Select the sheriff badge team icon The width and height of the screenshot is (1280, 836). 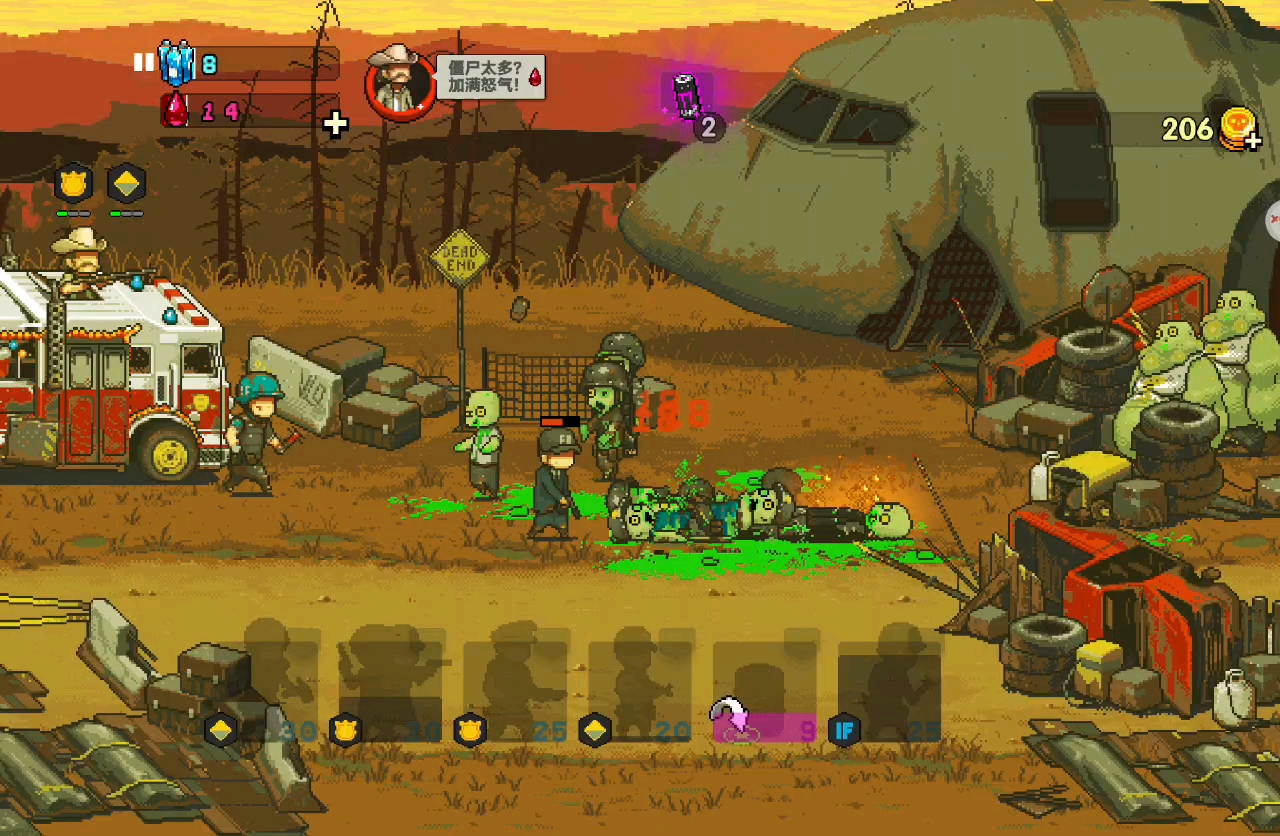(73, 184)
